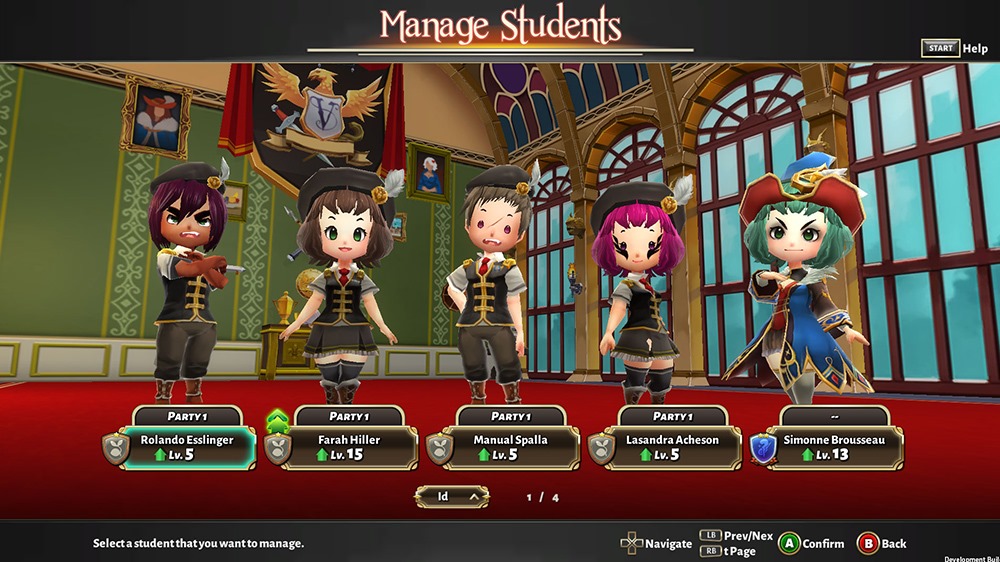
Task: Choose Farah Hiller's student card
Action: (349, 447)
